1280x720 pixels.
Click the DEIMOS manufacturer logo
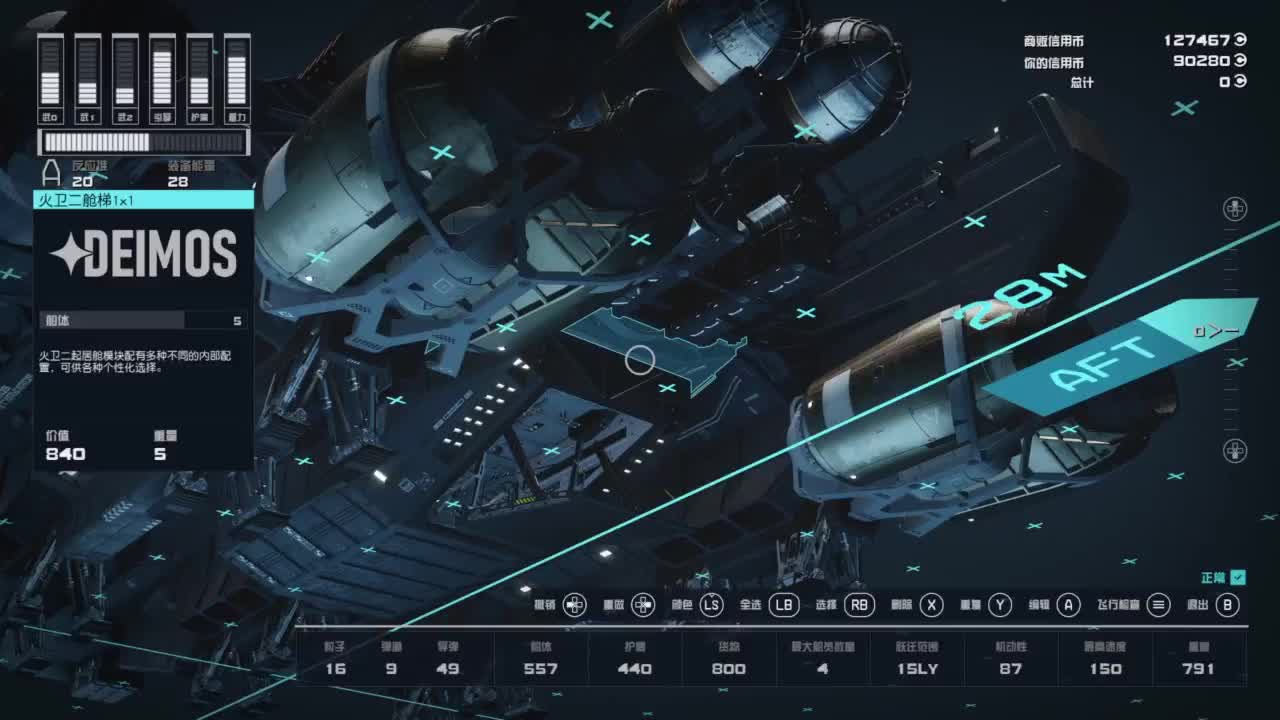(142, 255)
